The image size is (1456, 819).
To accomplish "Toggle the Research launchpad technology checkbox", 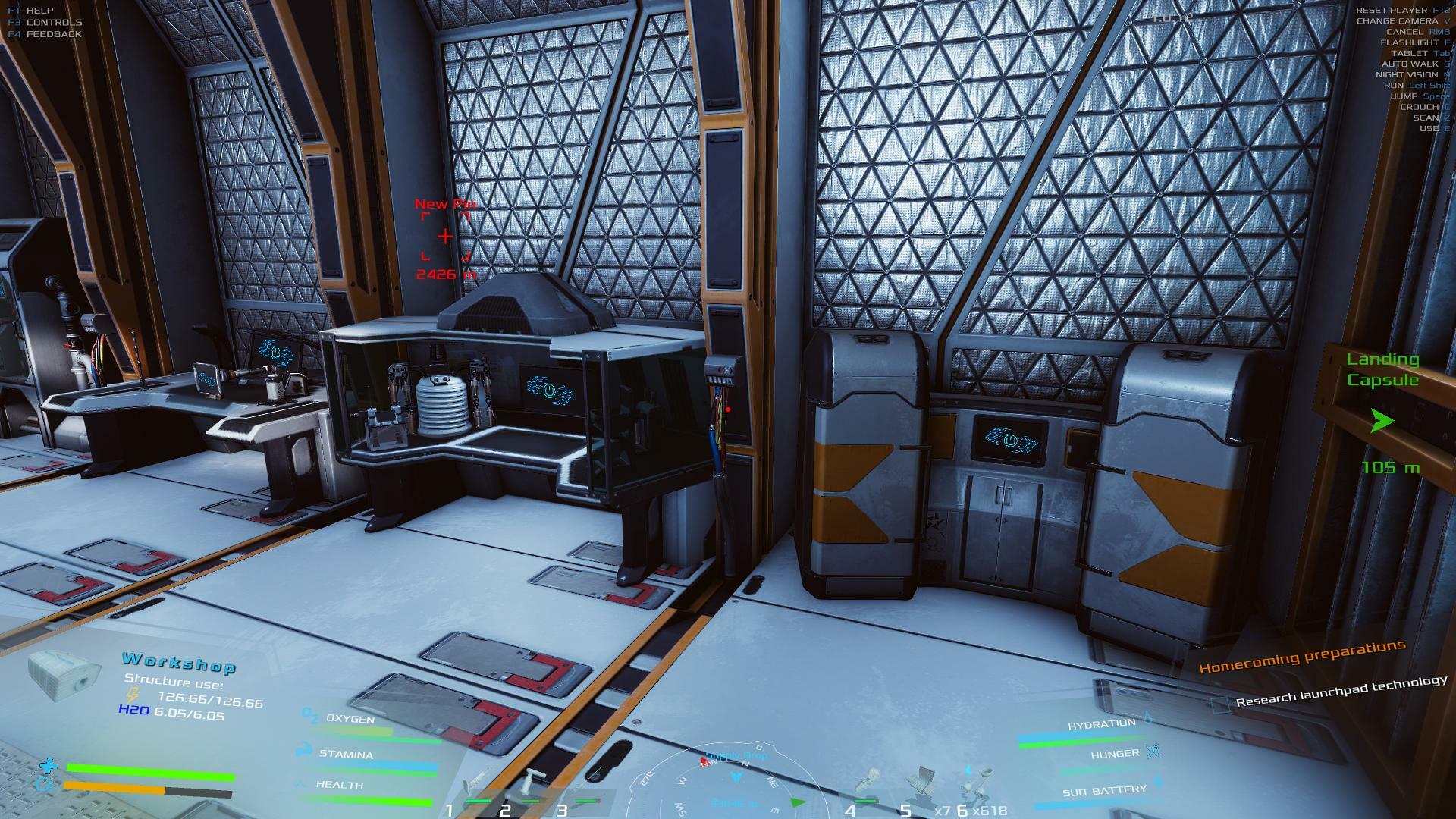I will (x=1219, y=704).
